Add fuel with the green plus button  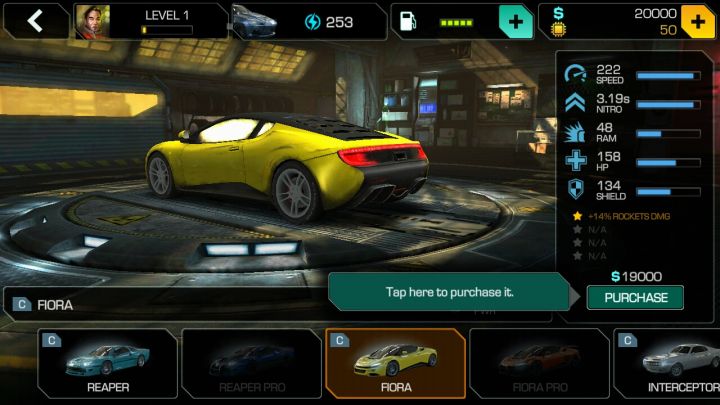[515, 21]
